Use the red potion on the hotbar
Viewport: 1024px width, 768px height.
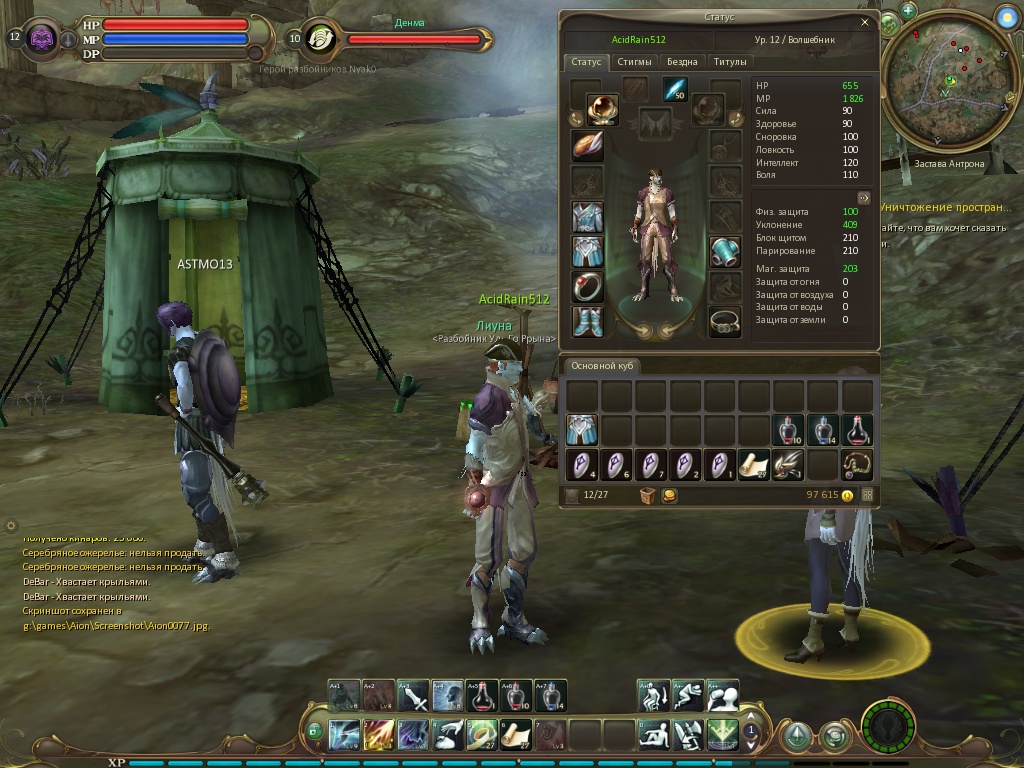(x=482, y=695)
